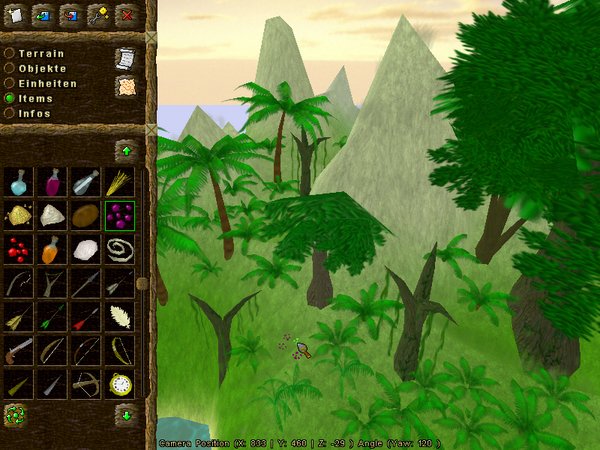Image resolution: width=600 pixels, height=450 pixels.
Task: Select the gold pocket watch item
Action: [119, 383]
